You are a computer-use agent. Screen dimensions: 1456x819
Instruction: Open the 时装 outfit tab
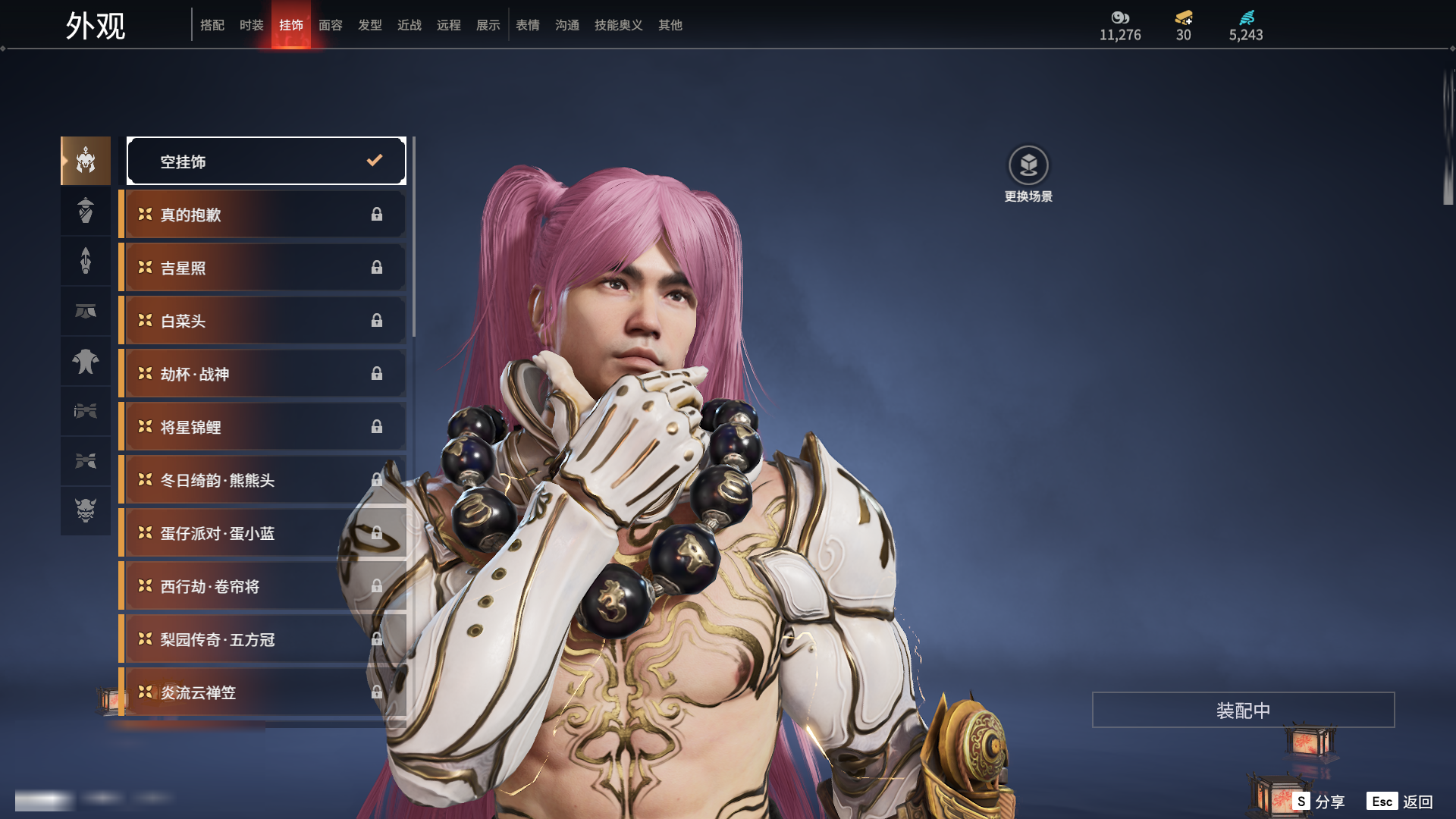click(x=252, y=25)
